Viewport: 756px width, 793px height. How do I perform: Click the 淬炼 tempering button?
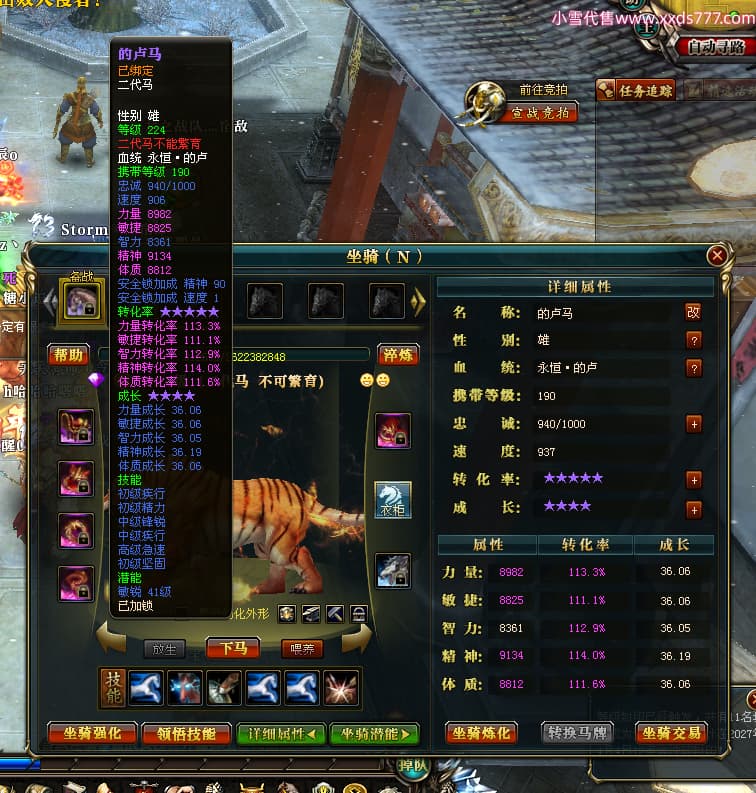397,355
